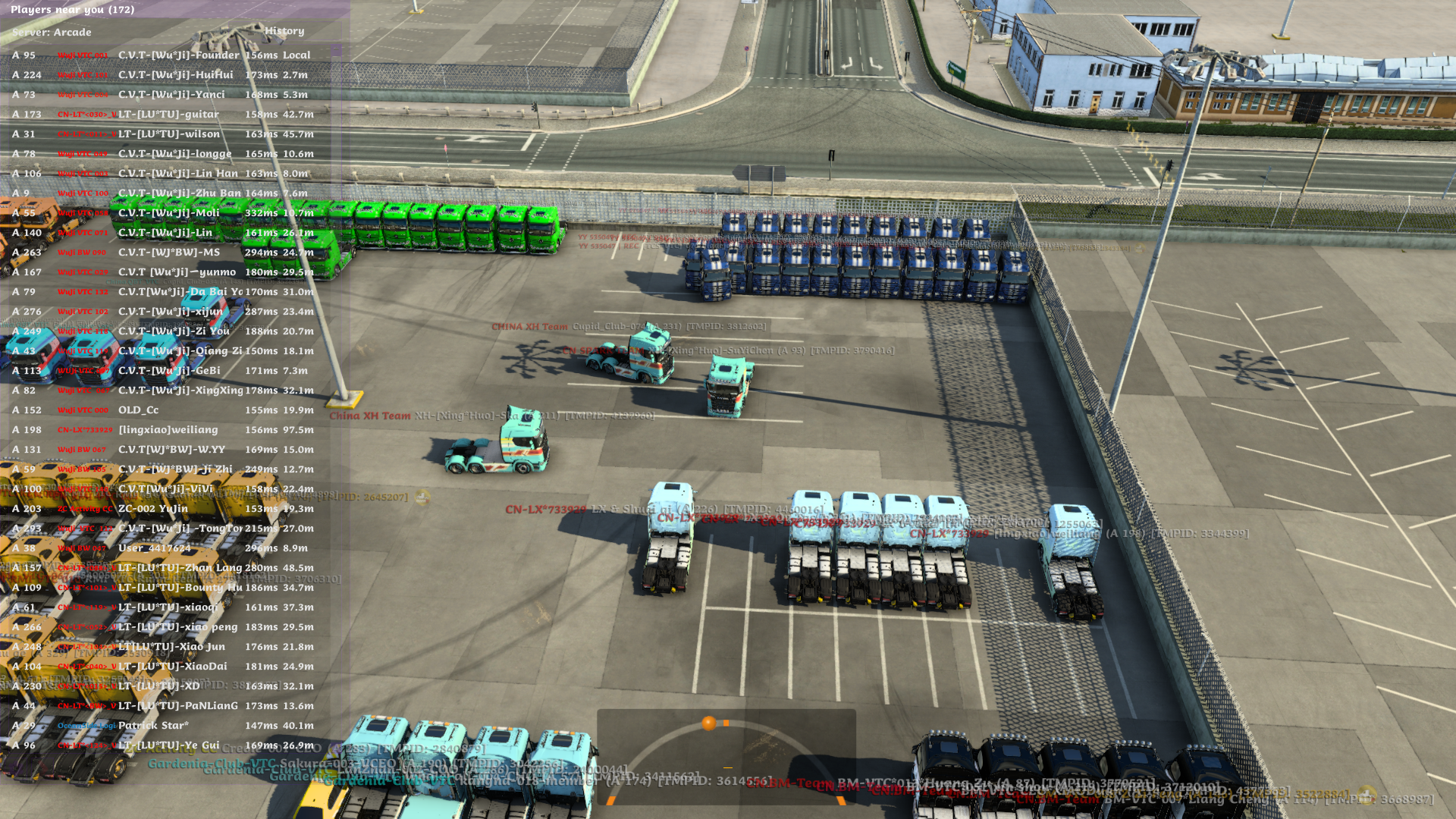Image resolution: width=1456 pixels, height=819 pixels.
Task: Choose the C.V.T-[Wu*Ji]-XingXing player row
Action: coord(180,391)
